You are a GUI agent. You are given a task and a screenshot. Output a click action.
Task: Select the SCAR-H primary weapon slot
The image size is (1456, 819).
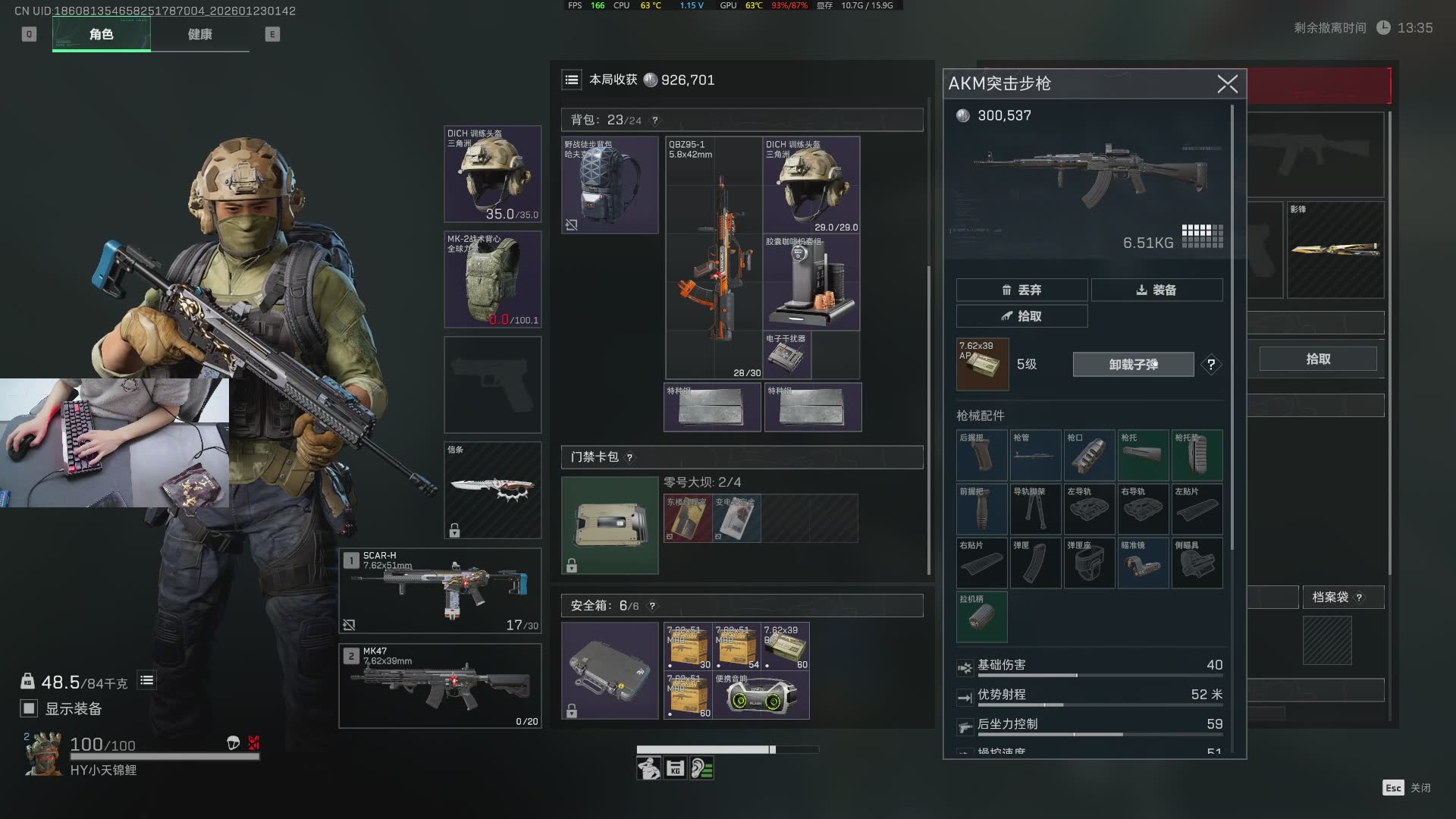(x=440, y=591)
